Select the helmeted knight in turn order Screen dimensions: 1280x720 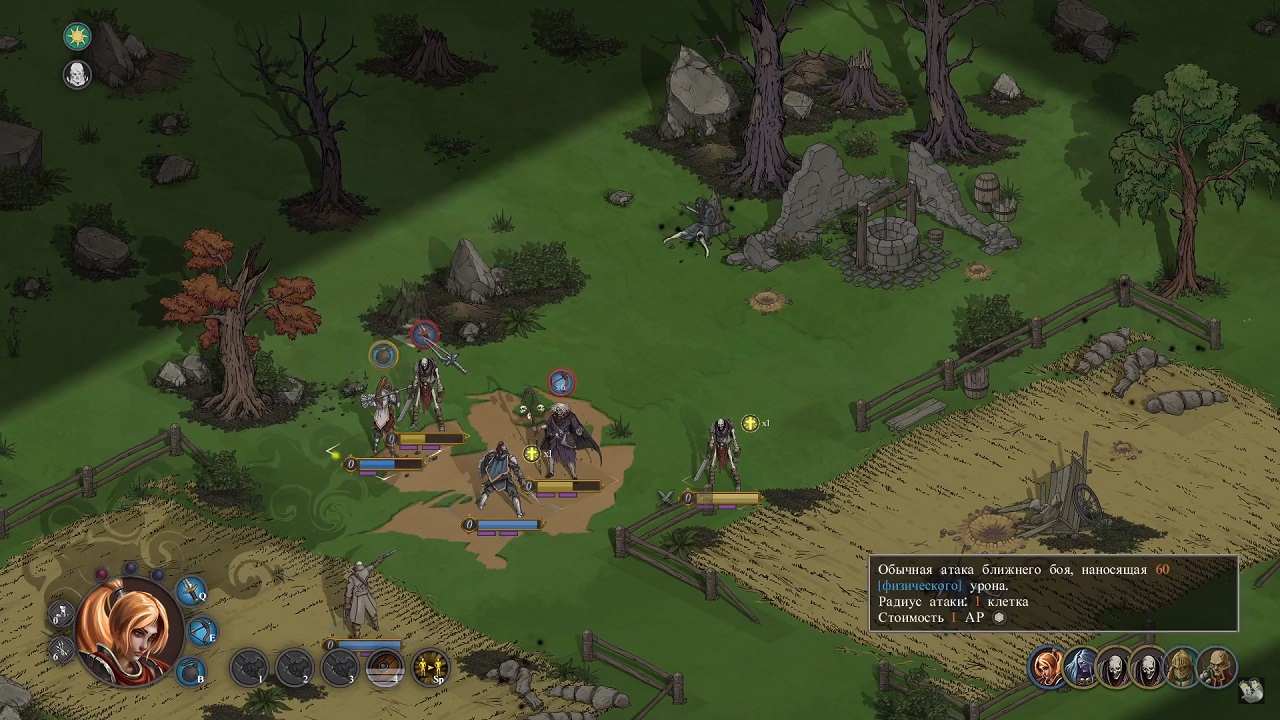1182,667
